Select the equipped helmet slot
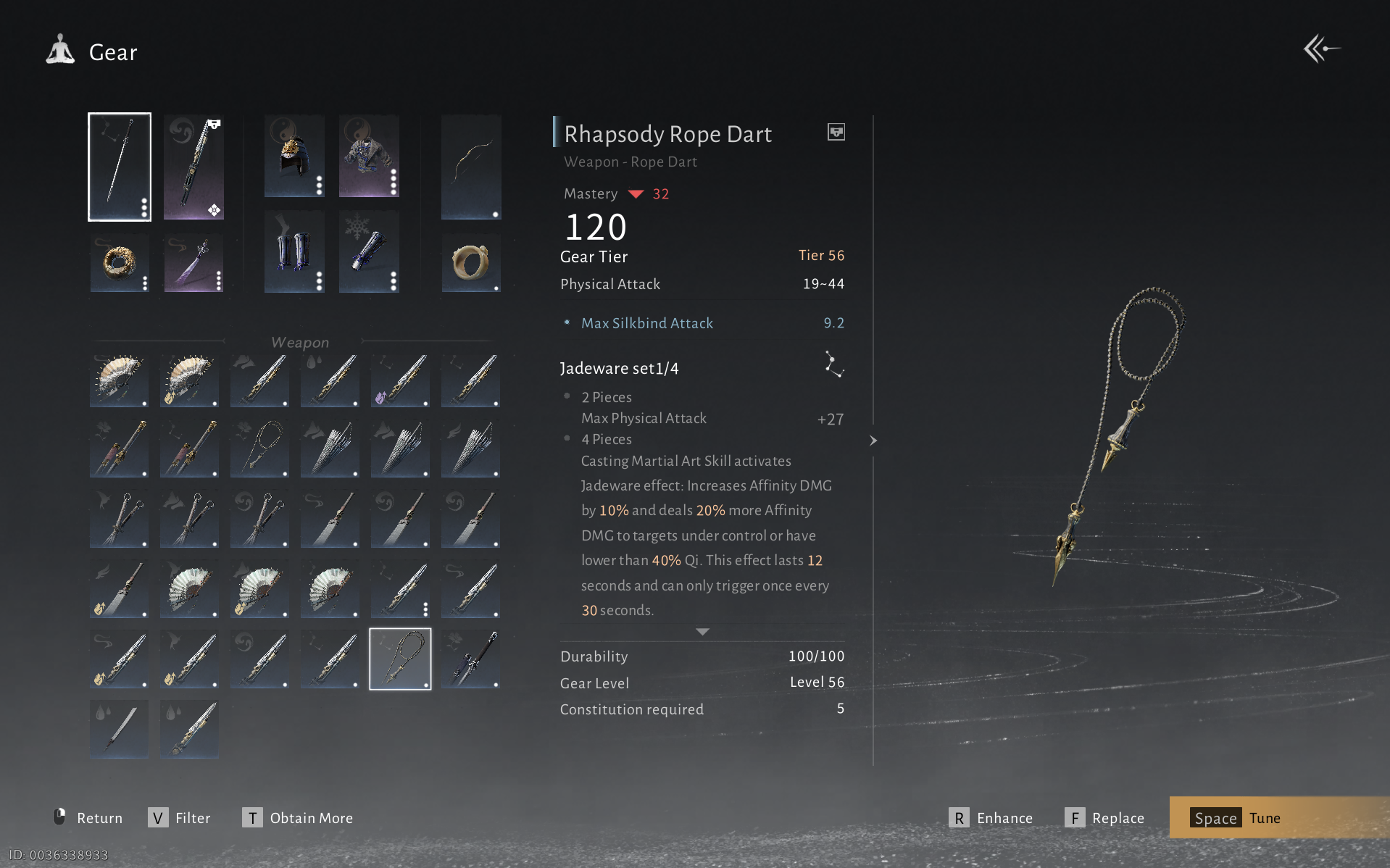 pyautogui.click(x=294, y=156)
